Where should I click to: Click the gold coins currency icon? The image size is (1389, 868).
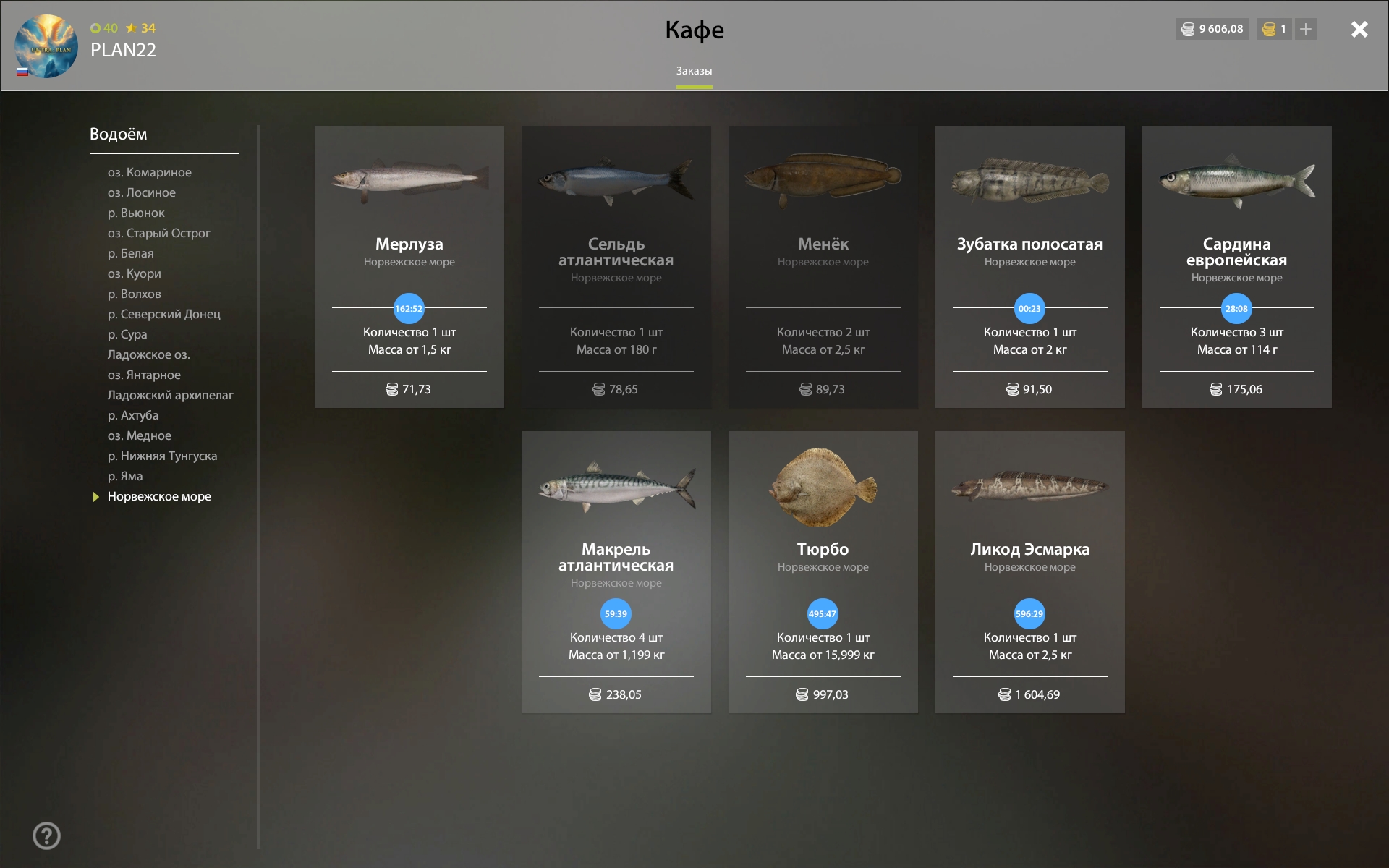click(1267, 30)
